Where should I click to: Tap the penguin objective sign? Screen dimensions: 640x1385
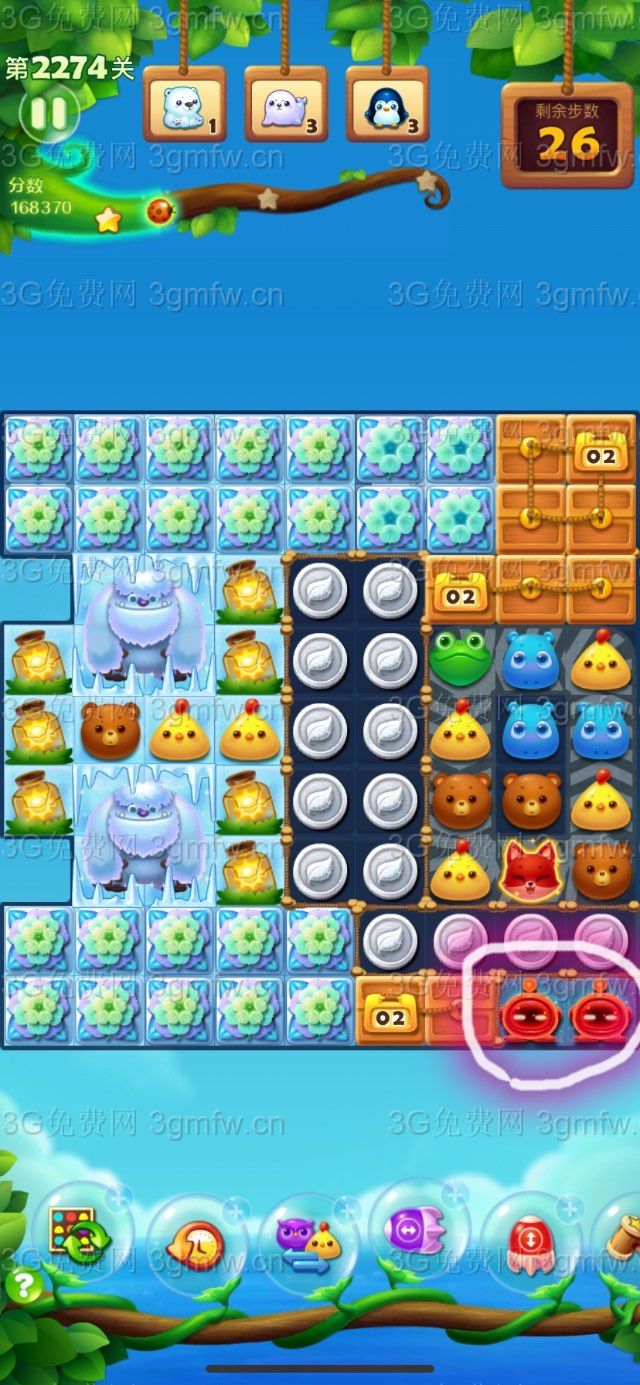pos(388,106)
